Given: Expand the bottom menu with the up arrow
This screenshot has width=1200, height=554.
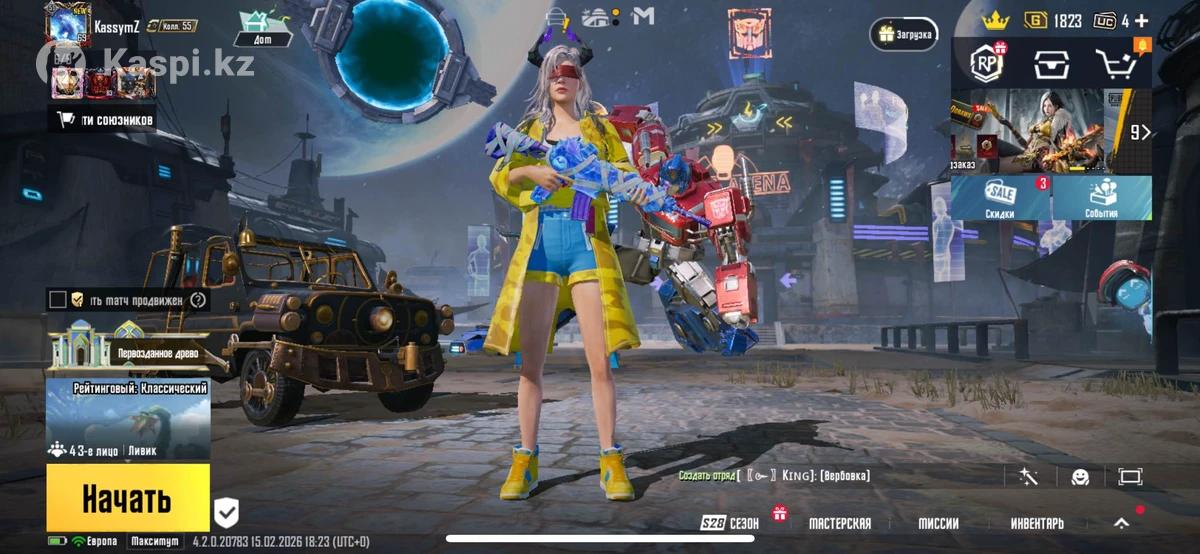Looking at the screenshot, I should (1122, 523).
